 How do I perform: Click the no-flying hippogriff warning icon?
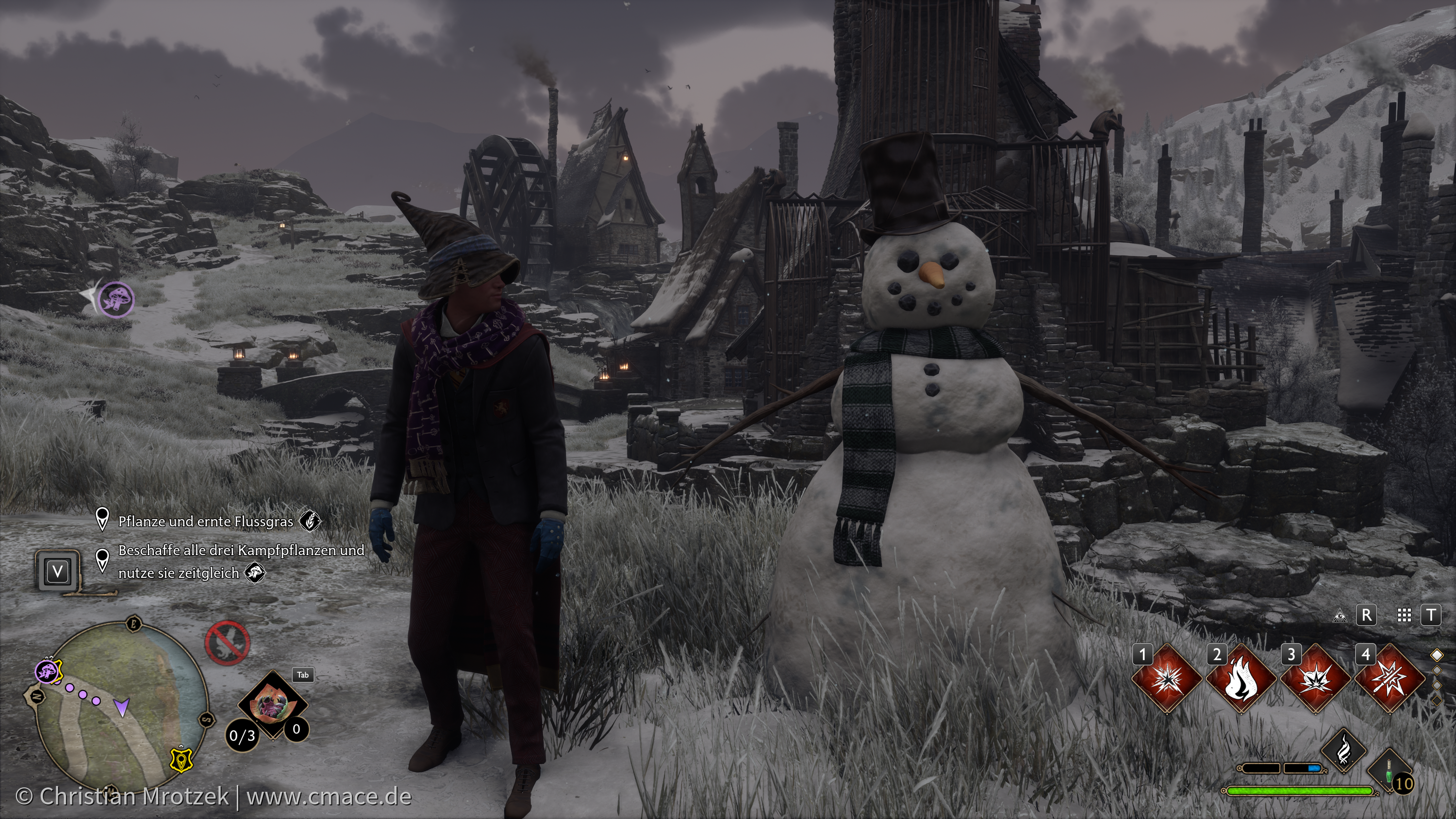click(x=227, y=643)
